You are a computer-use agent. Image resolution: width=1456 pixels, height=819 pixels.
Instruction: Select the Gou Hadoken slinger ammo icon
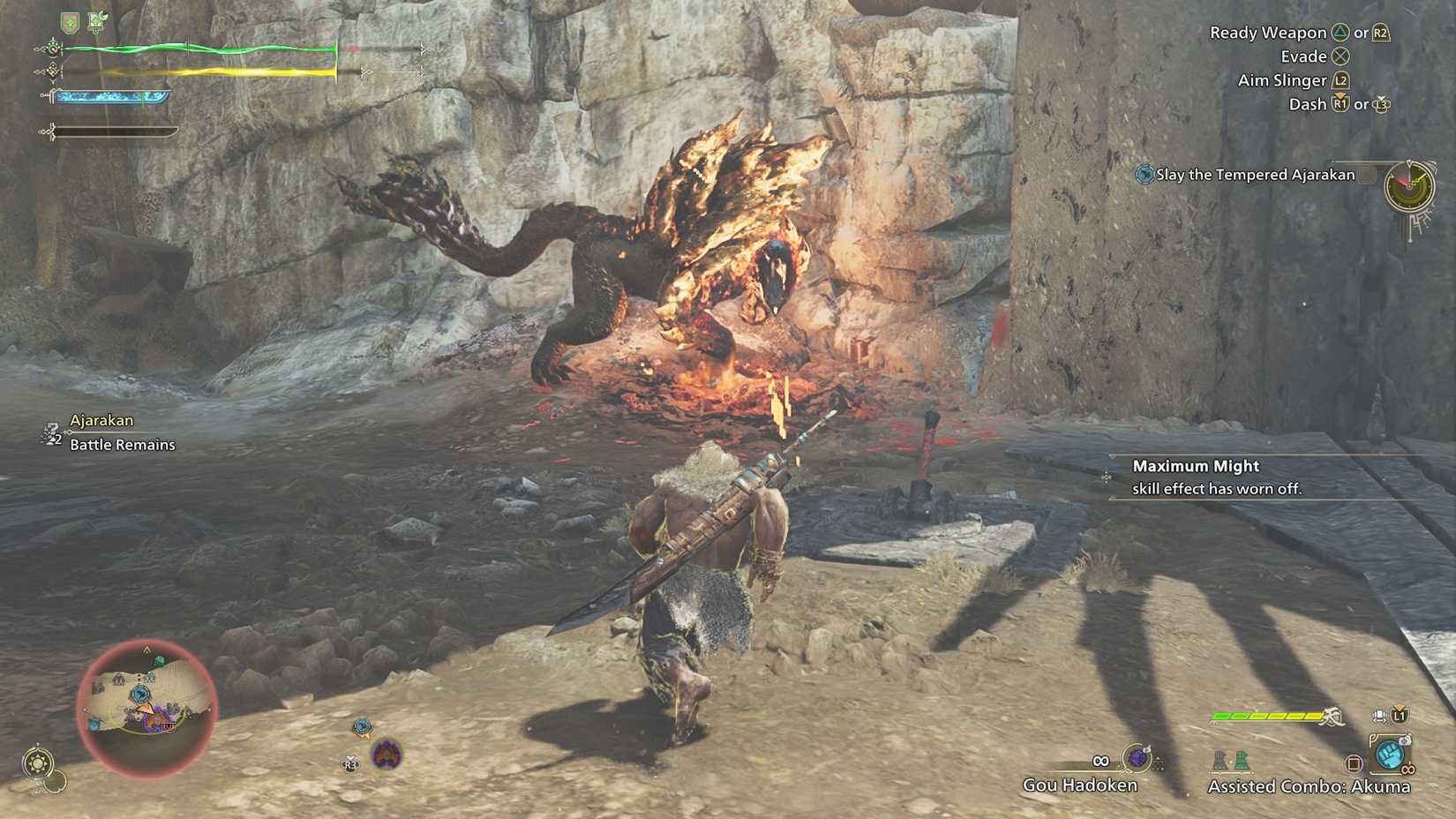[x=1137, y=758]
